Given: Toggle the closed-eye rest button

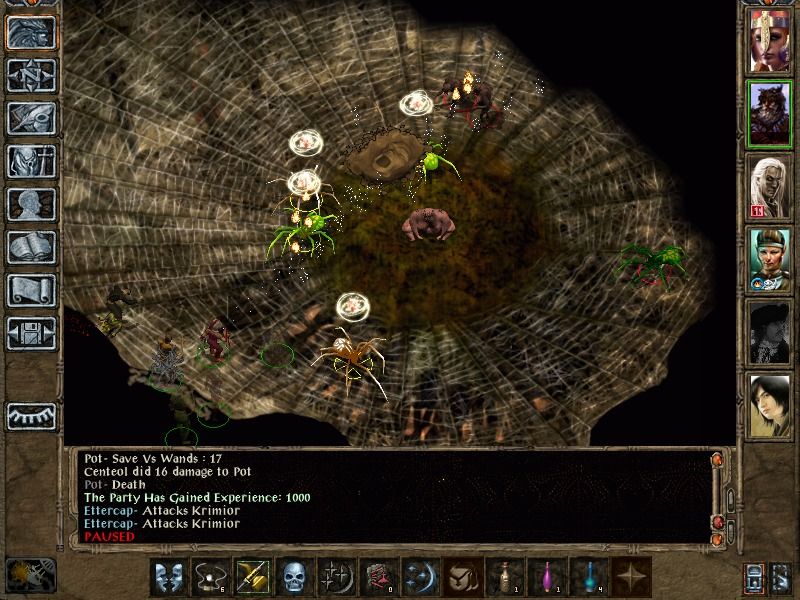Looking at the screenshot, I should pyautogui.click(x=31, y=416).
